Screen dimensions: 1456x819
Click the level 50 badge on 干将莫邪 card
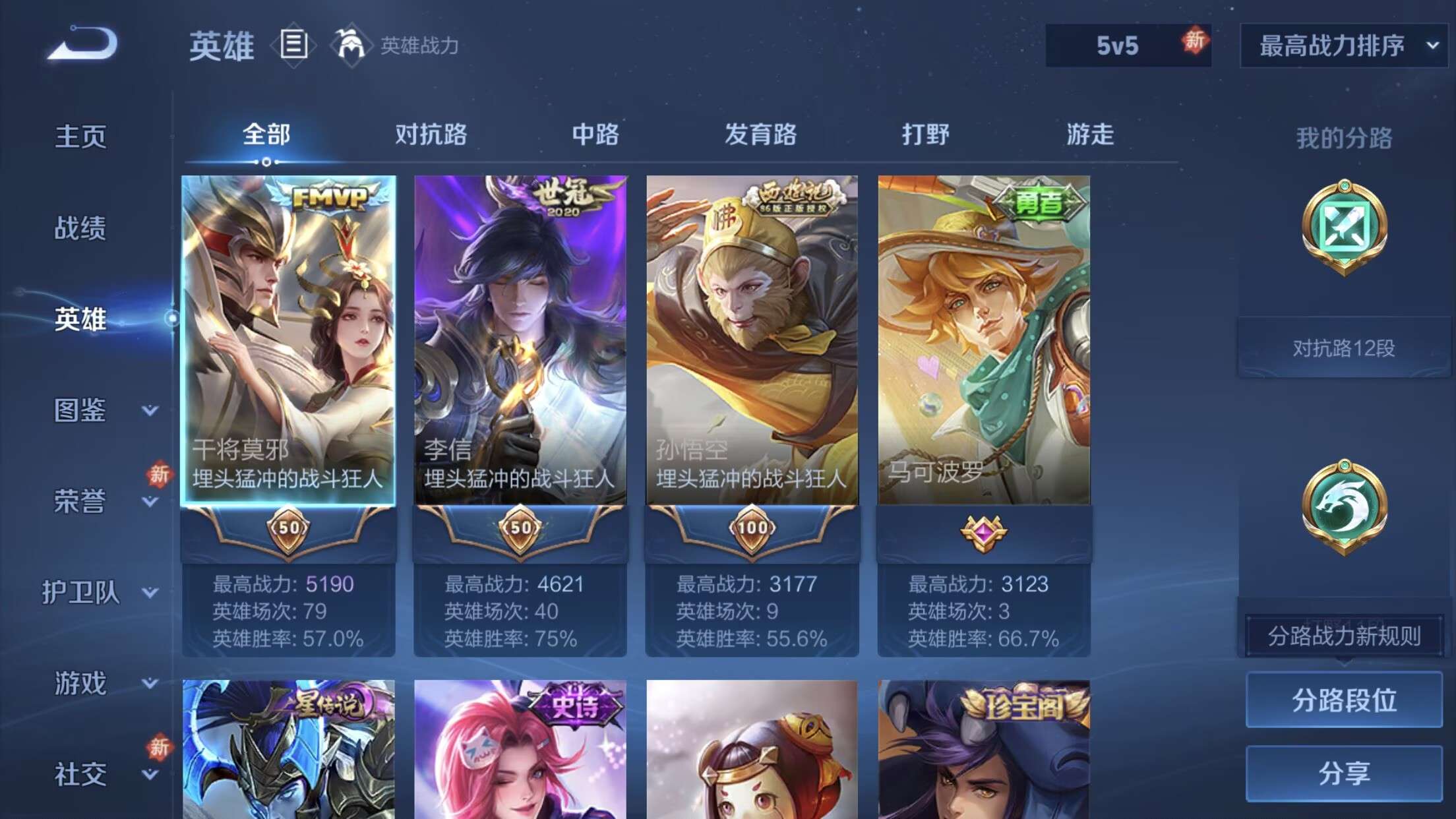[x=289, y=529]
